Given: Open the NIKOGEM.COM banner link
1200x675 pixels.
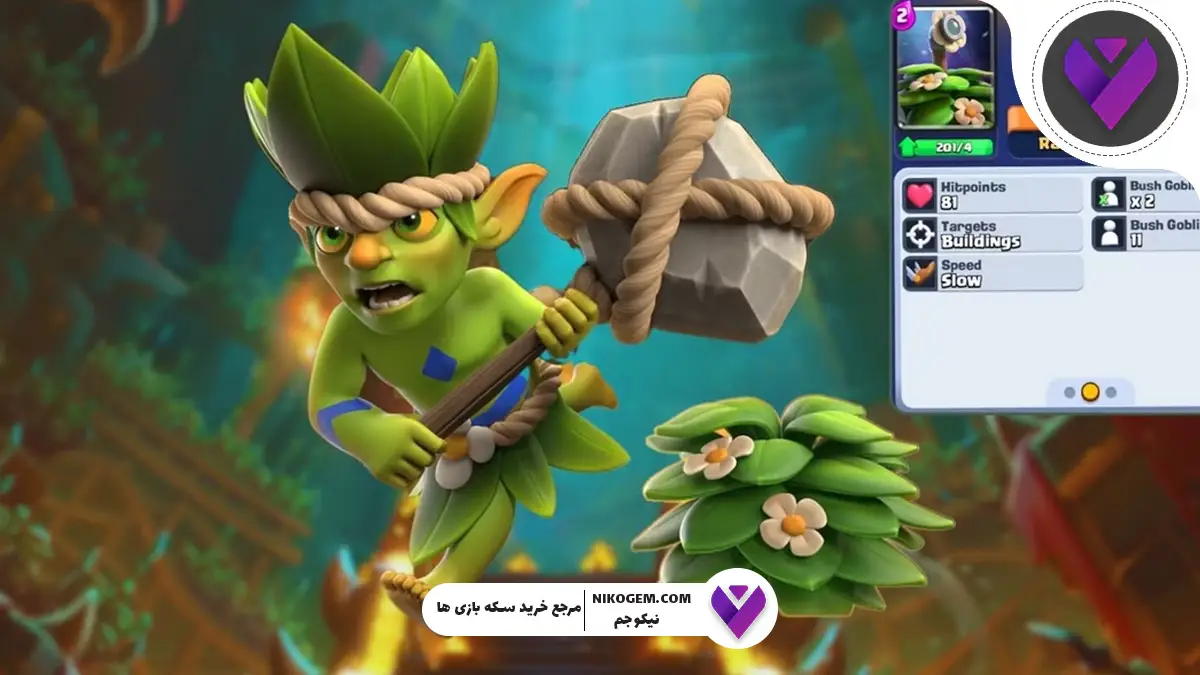Looking at the screenshot, I should pyautogui.click(x=640, y=609).
